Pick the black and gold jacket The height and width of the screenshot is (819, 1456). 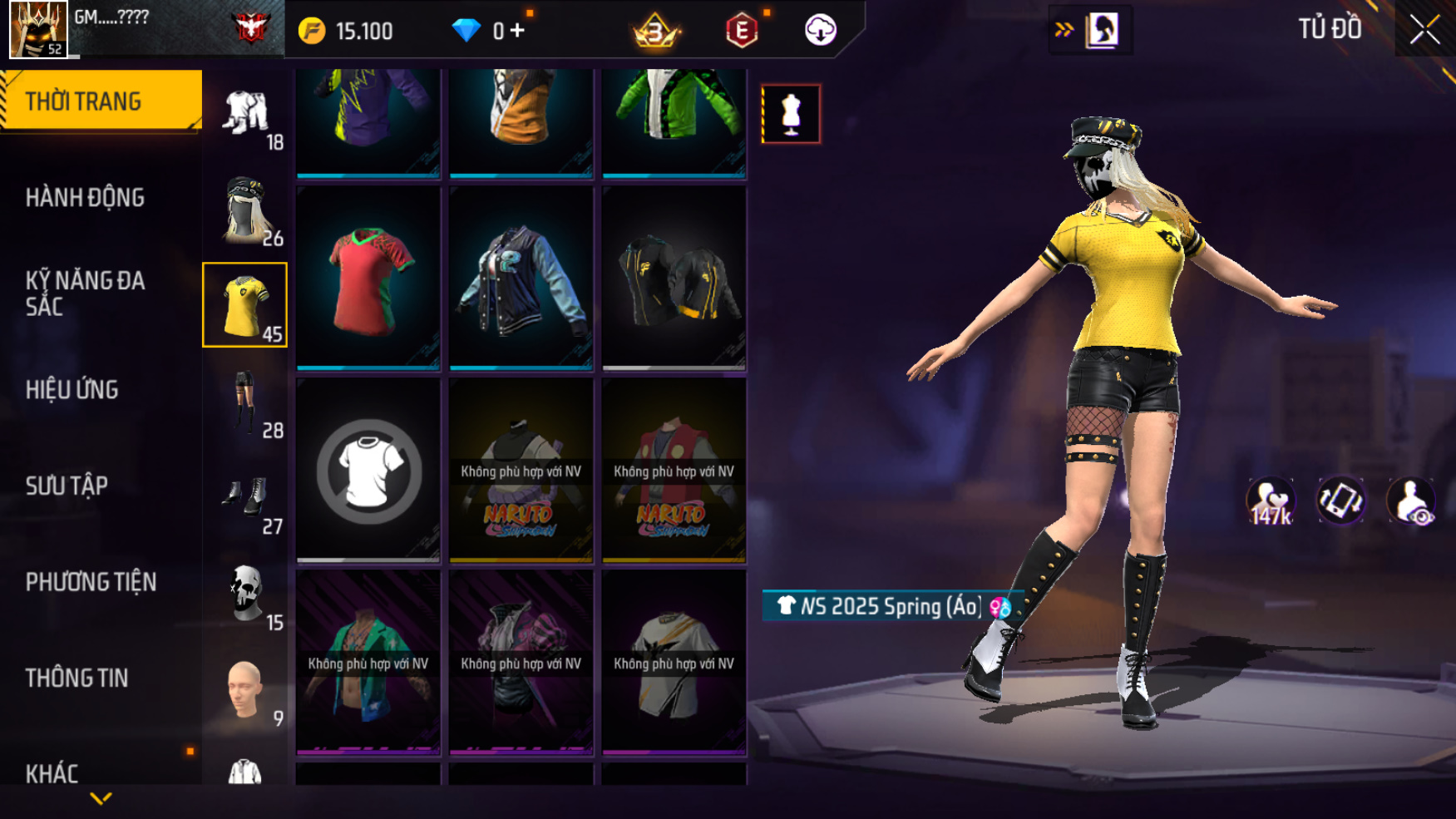[x=674, y=278]
